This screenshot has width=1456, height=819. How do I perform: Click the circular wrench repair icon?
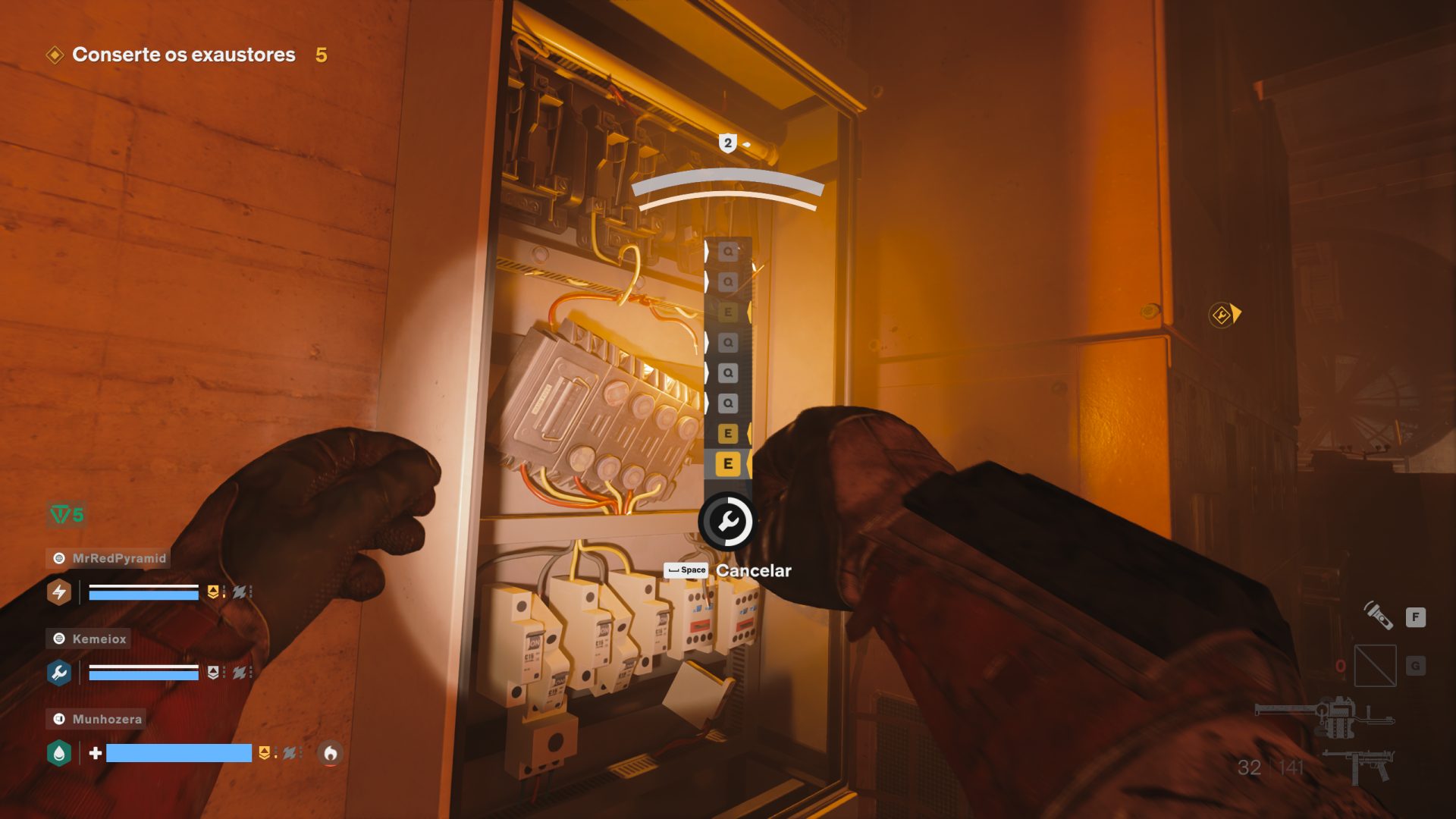point(726,522)
